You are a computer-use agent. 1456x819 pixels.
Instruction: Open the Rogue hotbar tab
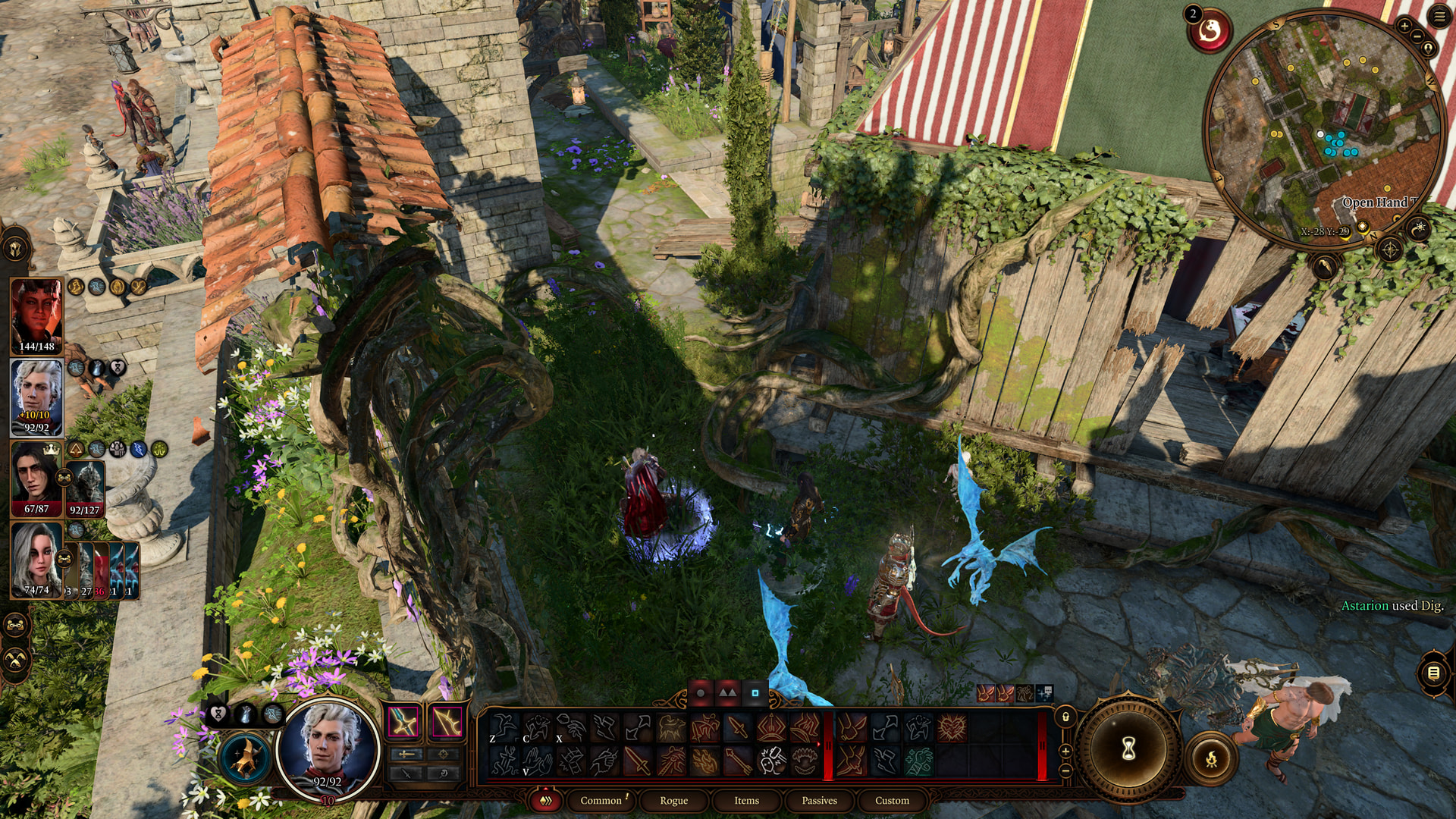click(x=673, y=800)
